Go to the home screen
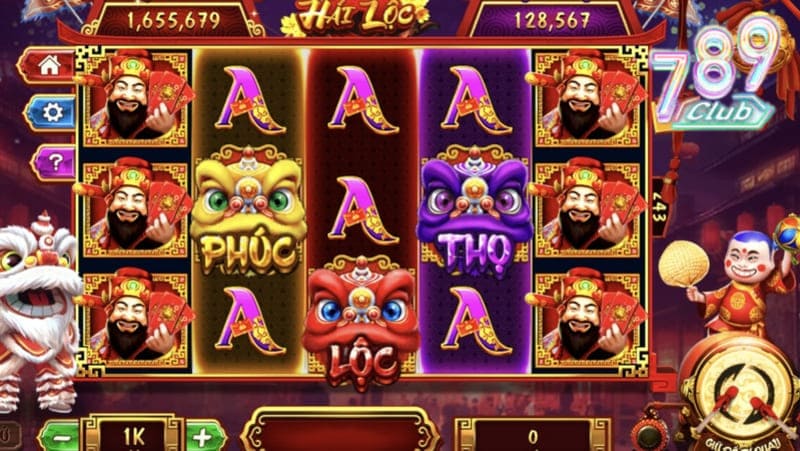Screen dimensions: 800x451 pyautogui.click(x=46, y=65)
